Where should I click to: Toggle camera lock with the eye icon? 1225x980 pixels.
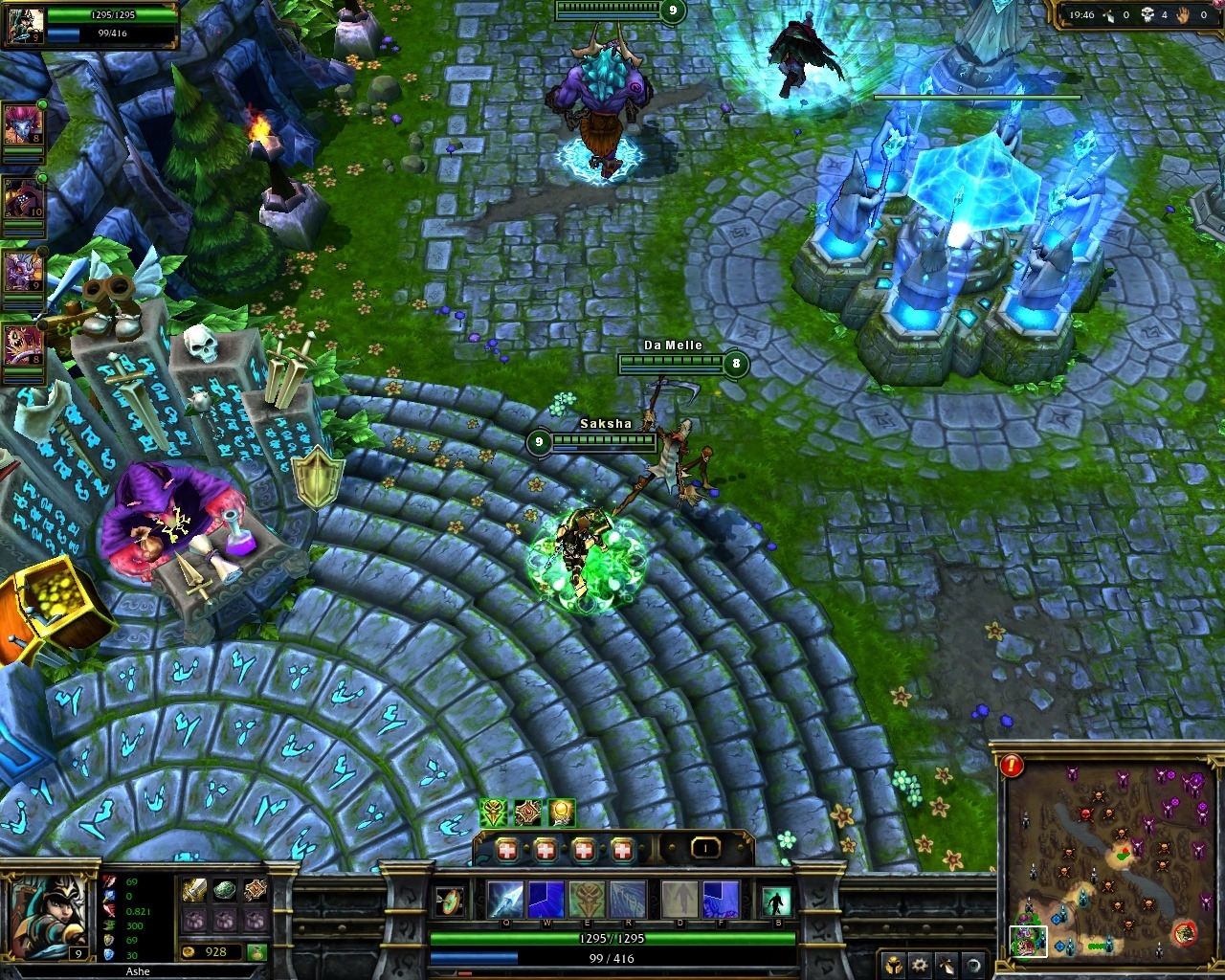(x=972, y=965)
